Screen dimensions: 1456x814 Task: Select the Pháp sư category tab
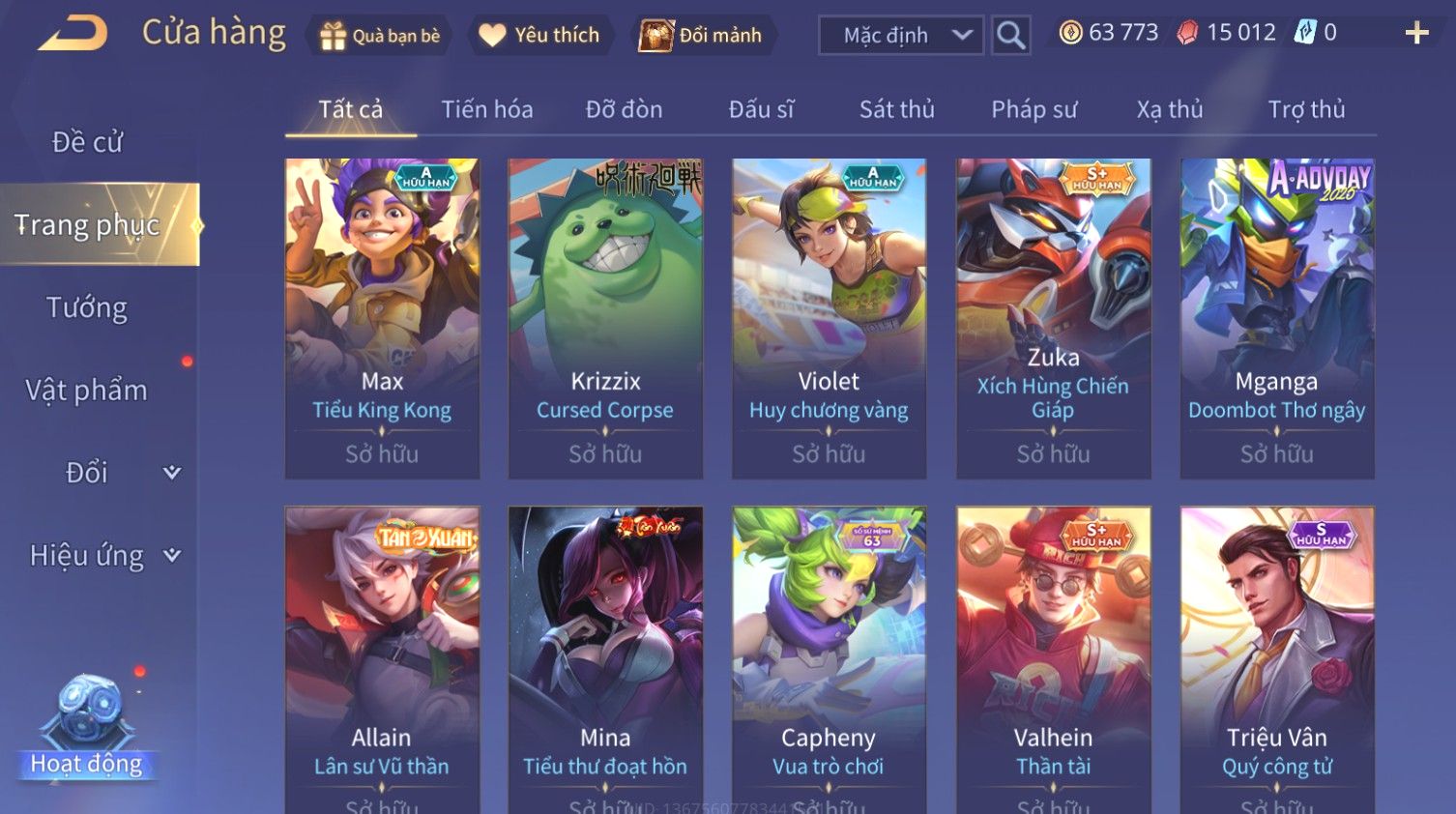(1034, 110)
